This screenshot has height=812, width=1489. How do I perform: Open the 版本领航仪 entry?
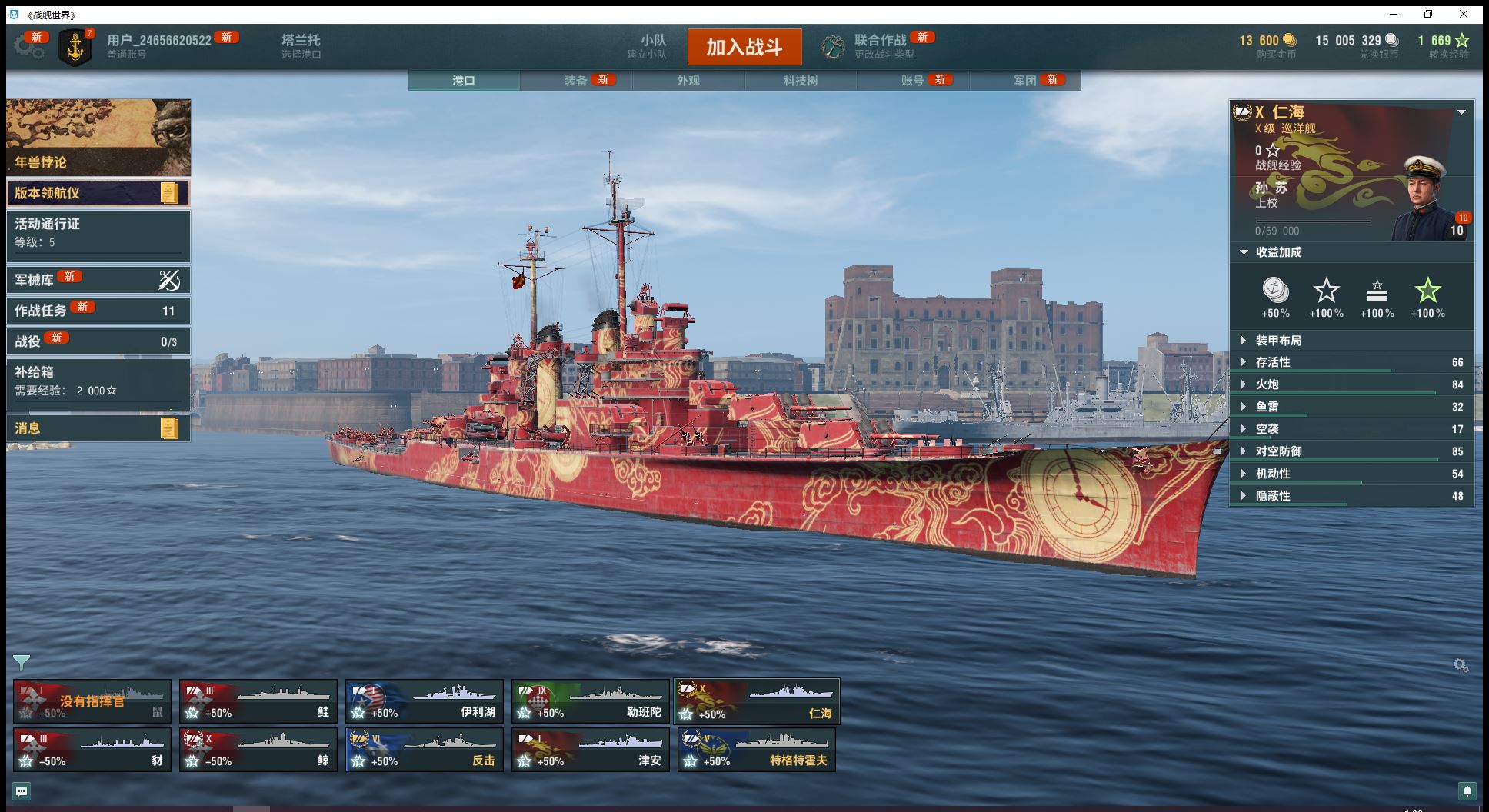(98, 193)
